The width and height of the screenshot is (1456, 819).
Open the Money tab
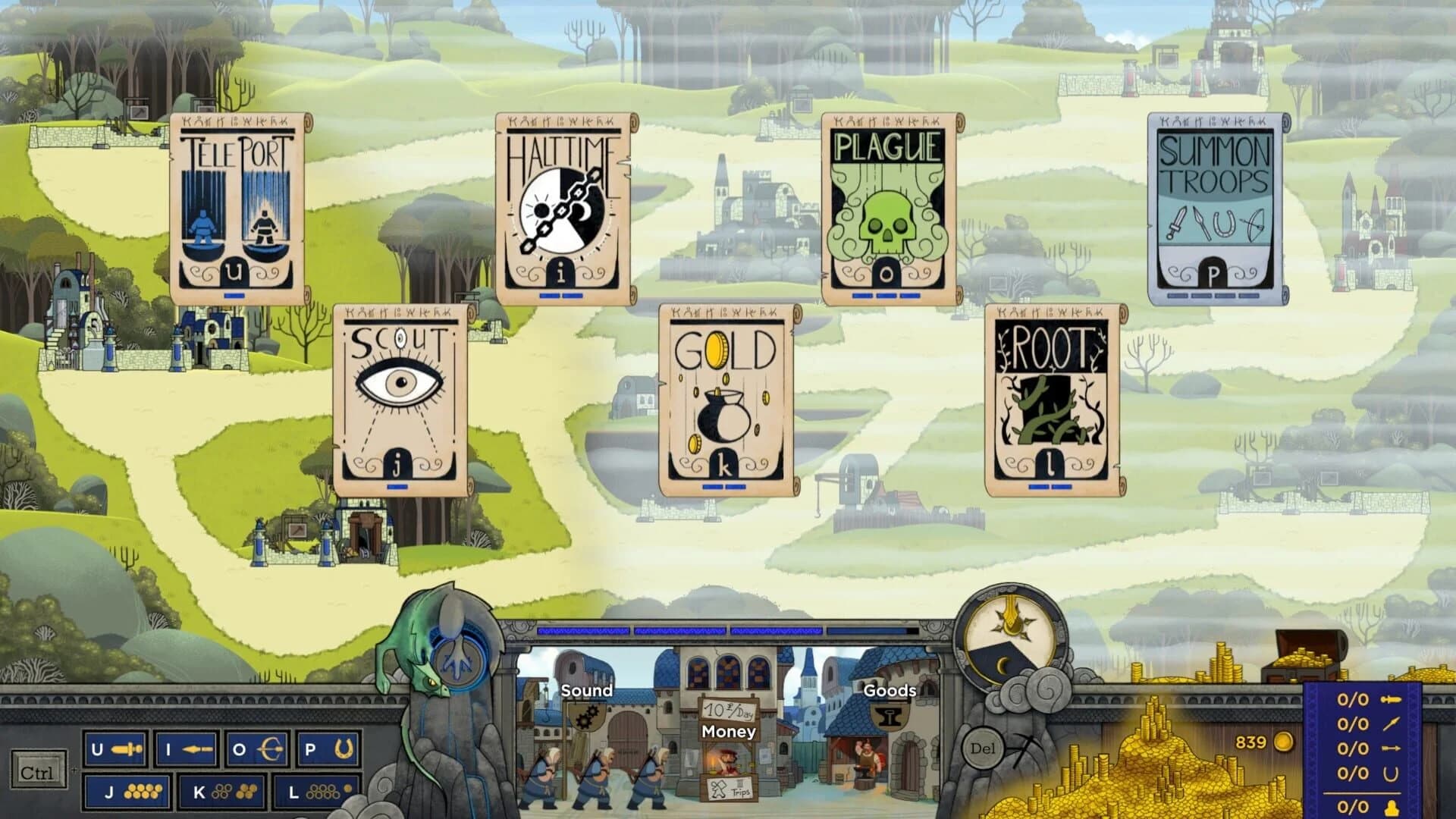click(728, 732)
